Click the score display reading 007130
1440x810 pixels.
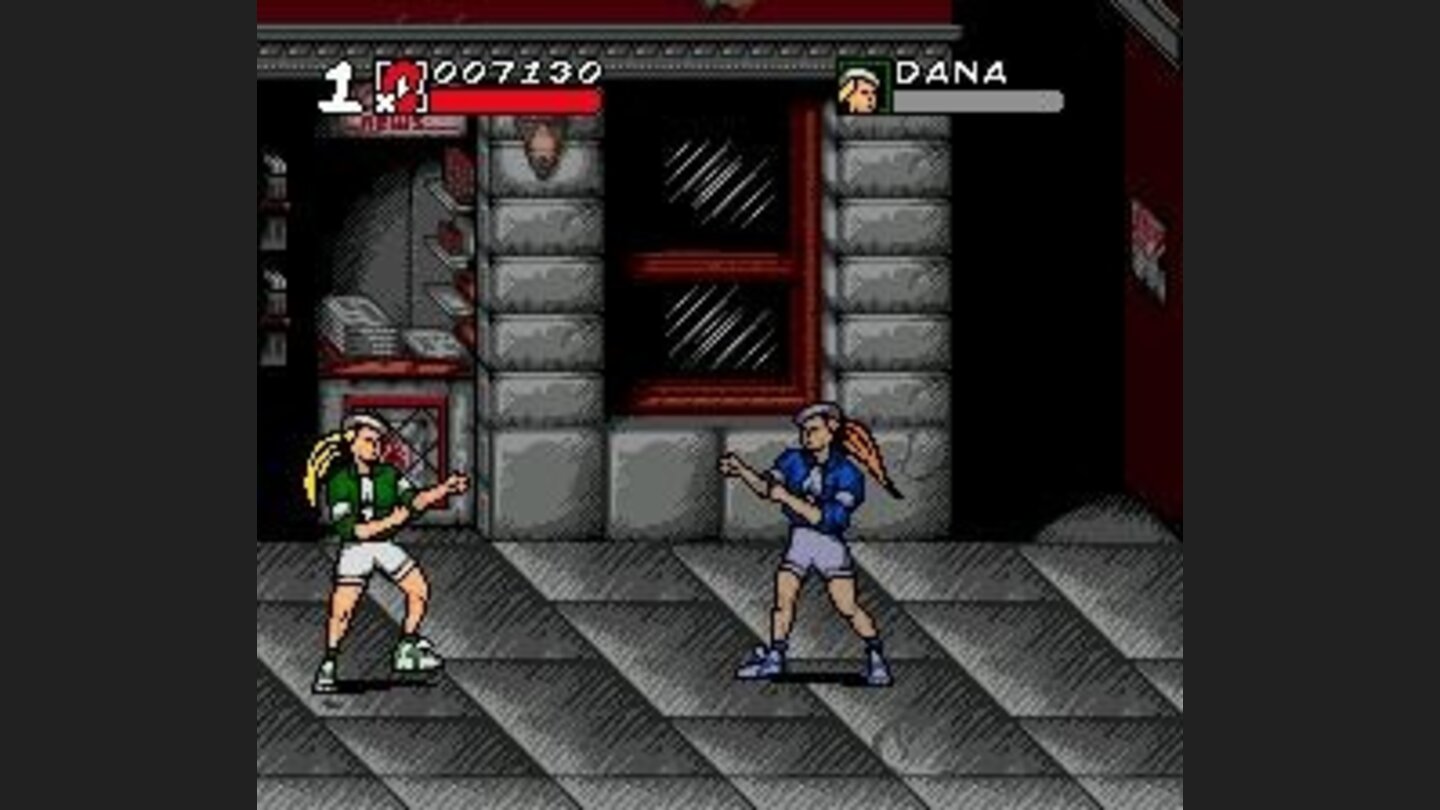point(517,73)
